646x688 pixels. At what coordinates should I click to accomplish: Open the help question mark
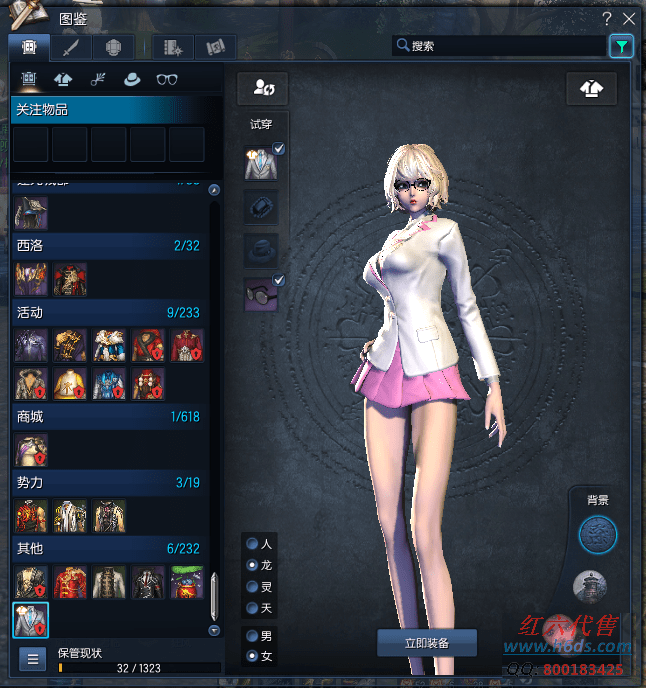pos(607,19)
